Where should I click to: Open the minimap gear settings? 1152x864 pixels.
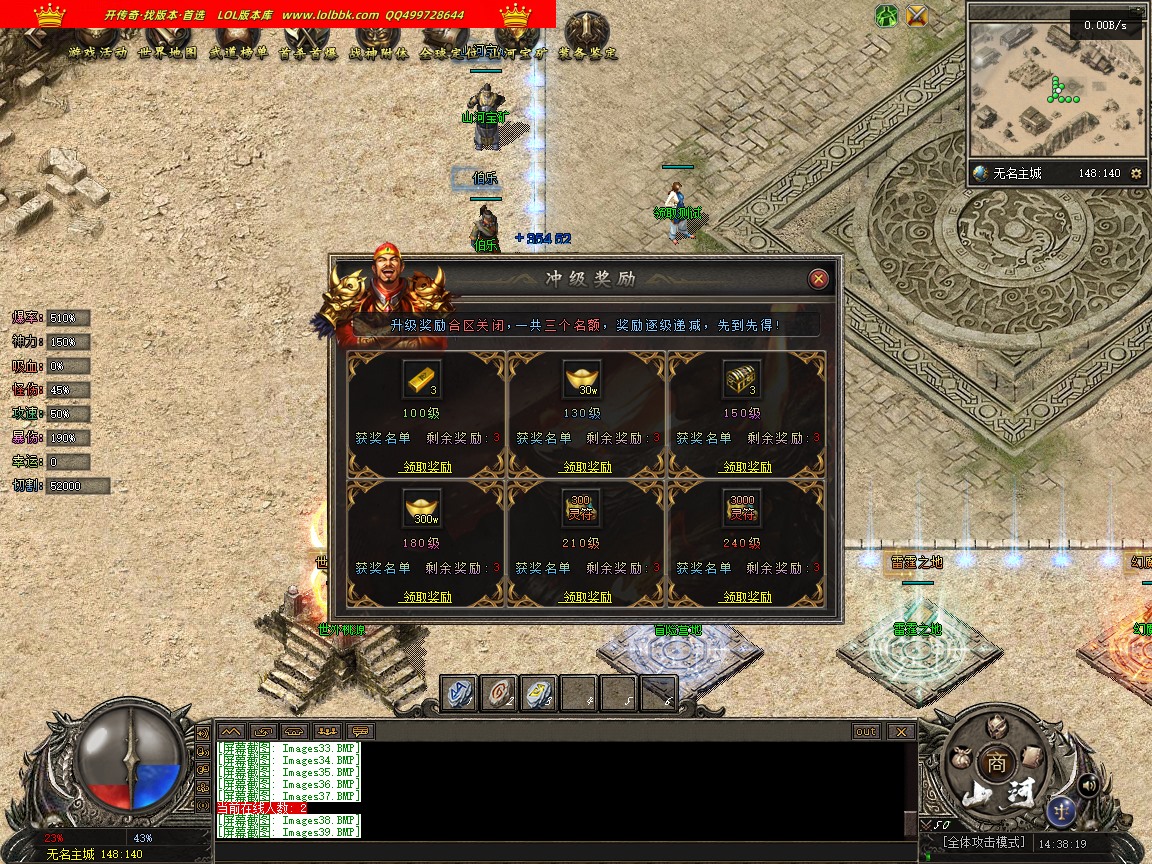pyautogui.click(x=1135, y=173)
